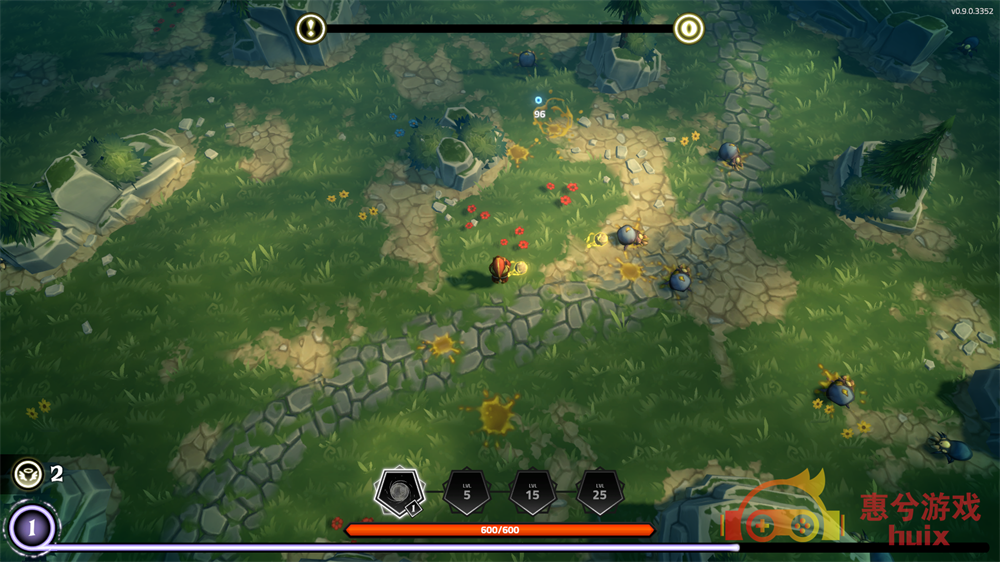The image size is (1000, 562).
Task: Select the active swirling orb ability slot
Action: [x=399, y=492]
